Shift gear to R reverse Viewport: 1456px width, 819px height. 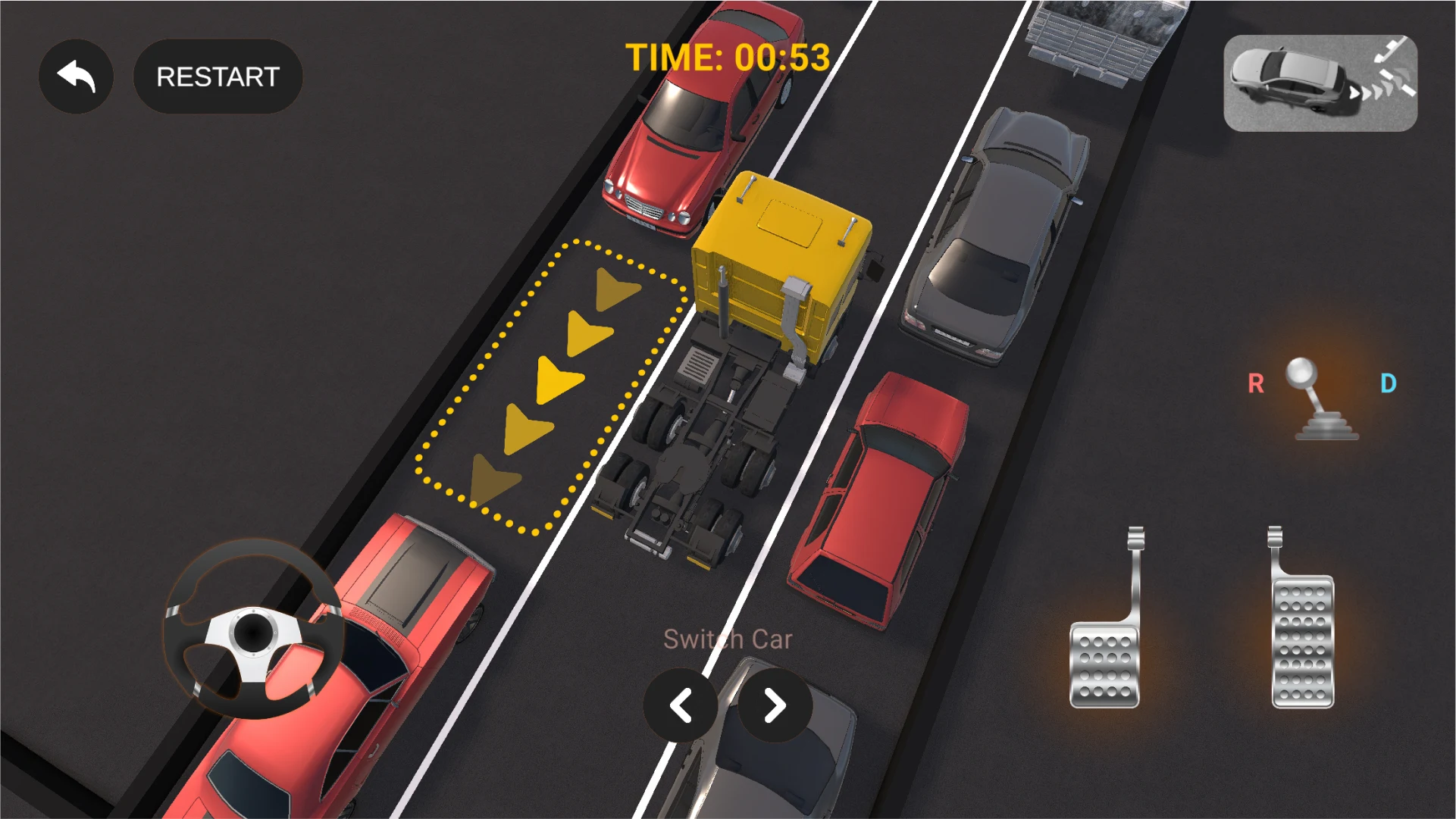[1255, 384]
